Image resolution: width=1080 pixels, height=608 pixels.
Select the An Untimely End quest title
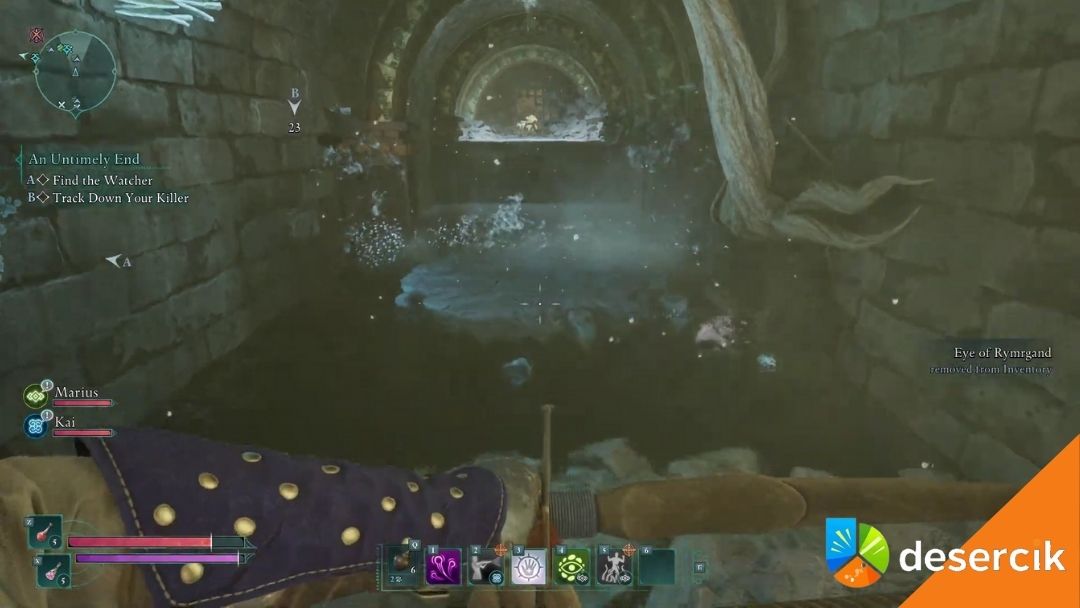[x=84, y=159]
